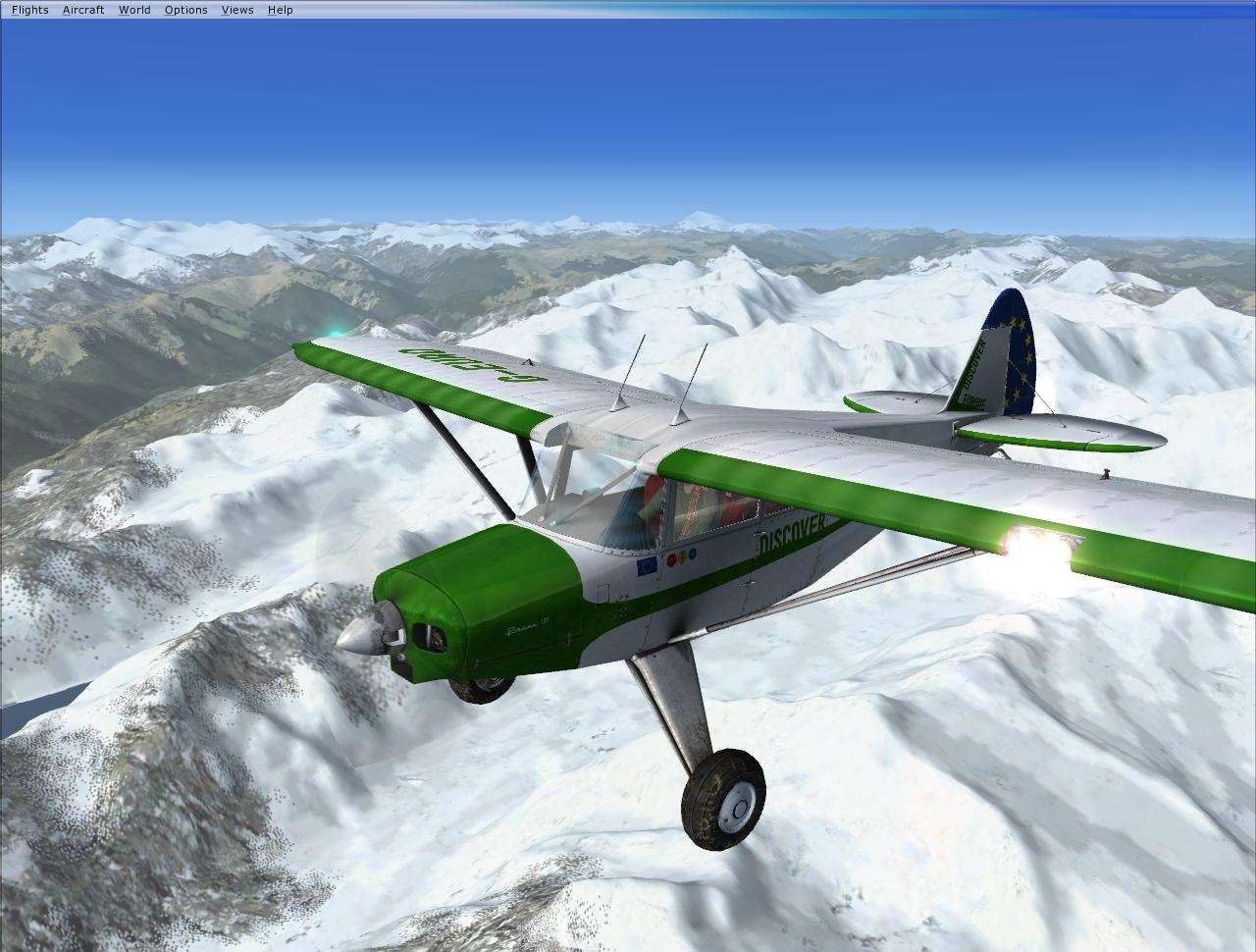Open the Views menu

(235, 9)
